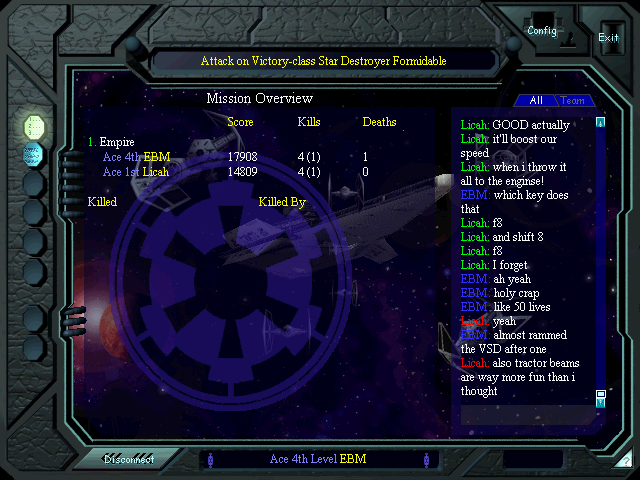Open help with the question mark button
The height and width of the screenshot is (480, 640).
pos(624,461)
